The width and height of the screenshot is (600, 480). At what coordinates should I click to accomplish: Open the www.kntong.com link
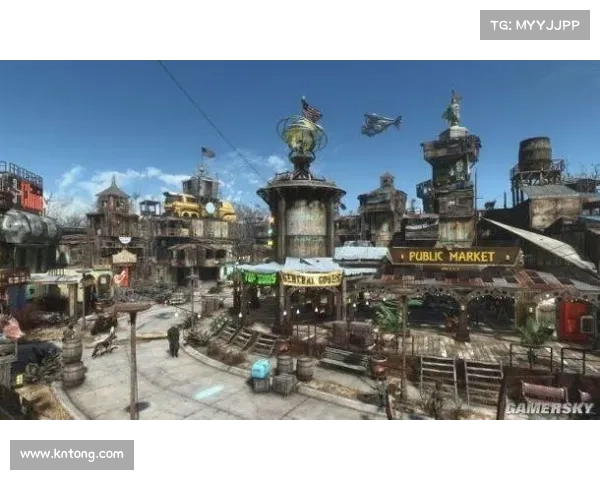tap(71, 455)
